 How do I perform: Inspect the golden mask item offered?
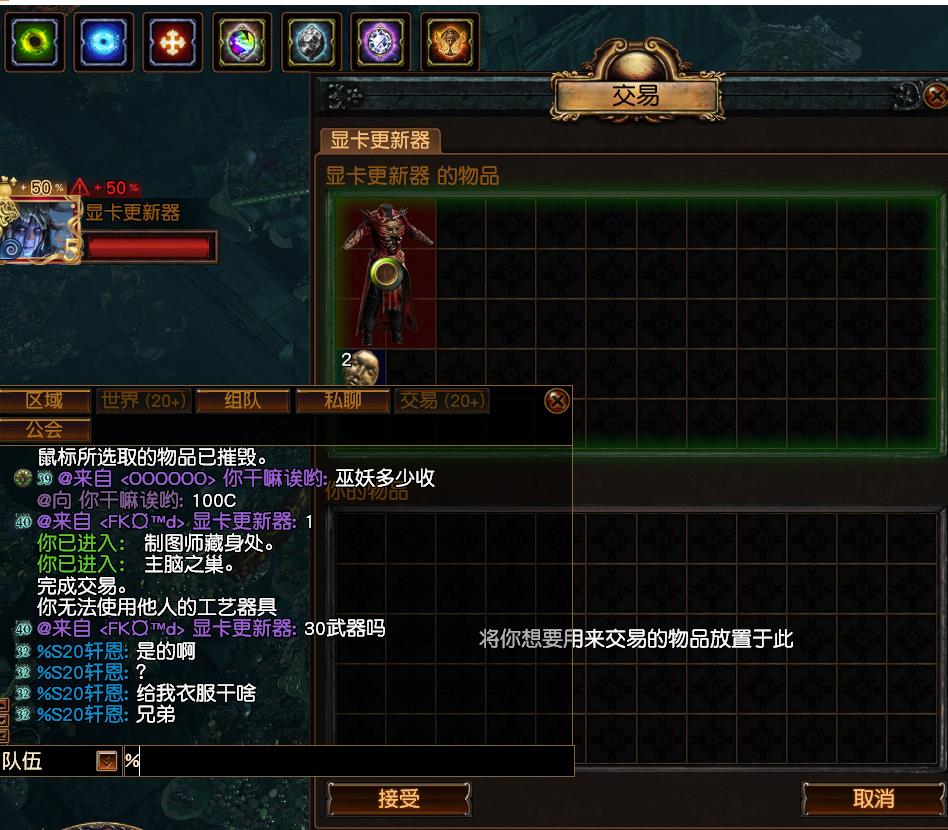tap(361, 367)
